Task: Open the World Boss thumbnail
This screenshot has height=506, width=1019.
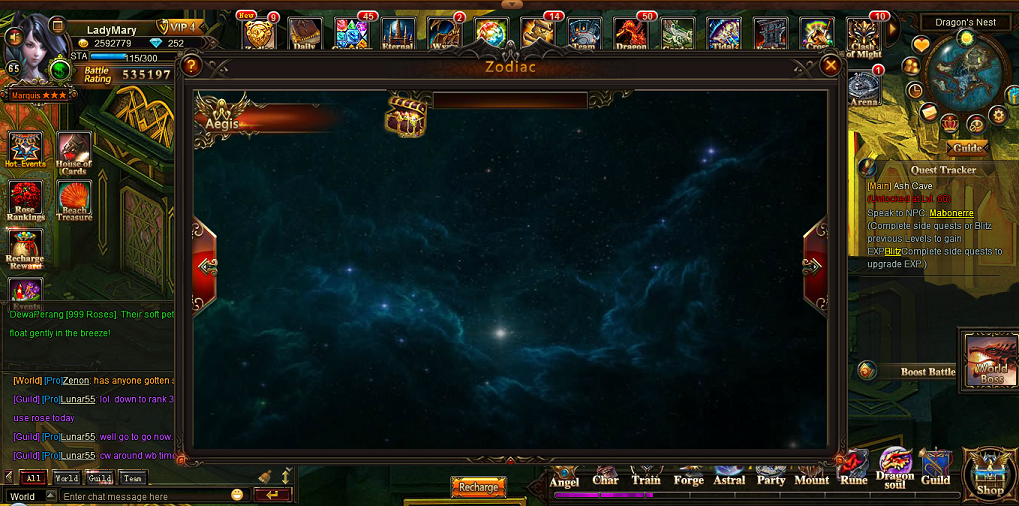Action: pos(989,359)
